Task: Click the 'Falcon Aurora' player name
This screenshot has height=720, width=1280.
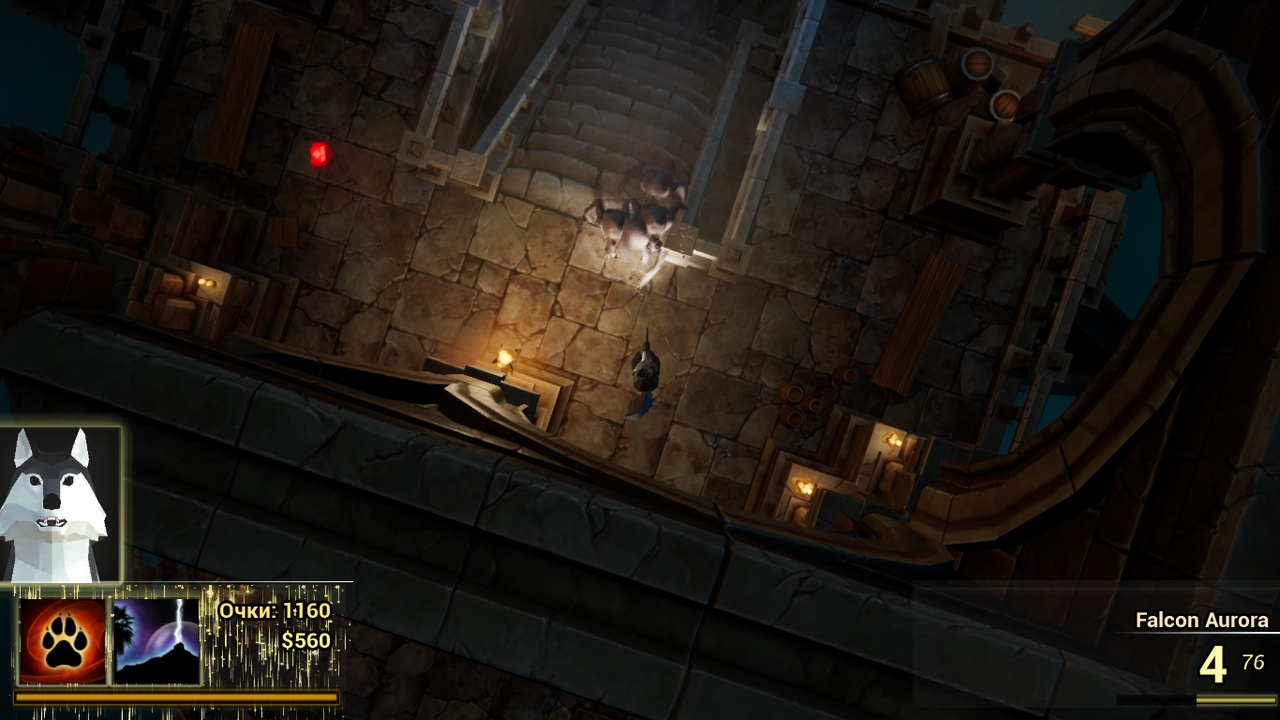Action: (1201, 619)
